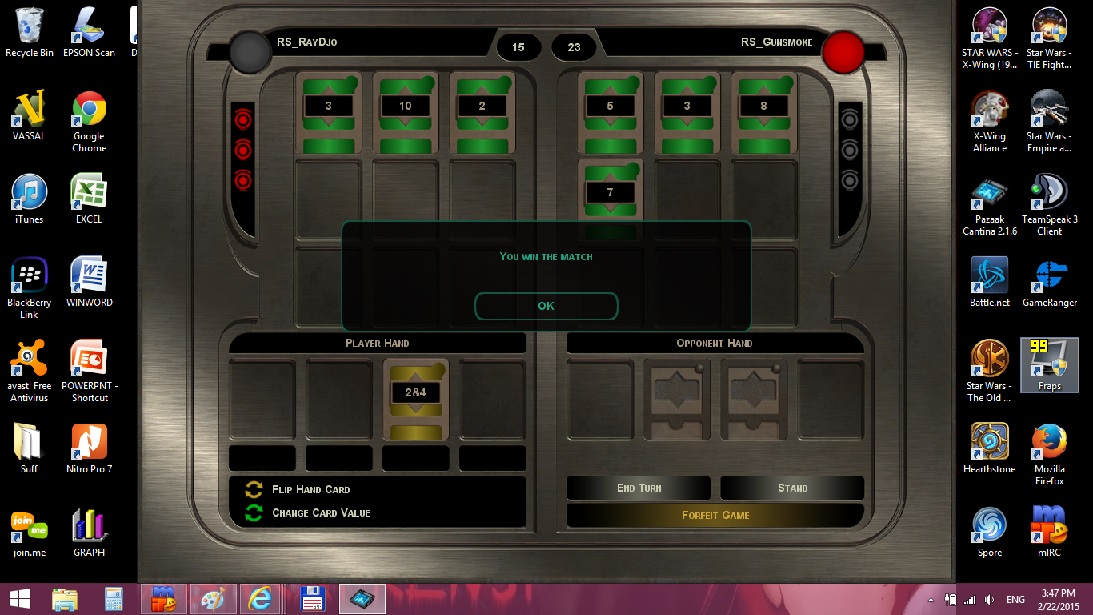Select the 2&4 card in player hand
The height and width of the screenshot is (615, 1093).
[x=415, y=398]
